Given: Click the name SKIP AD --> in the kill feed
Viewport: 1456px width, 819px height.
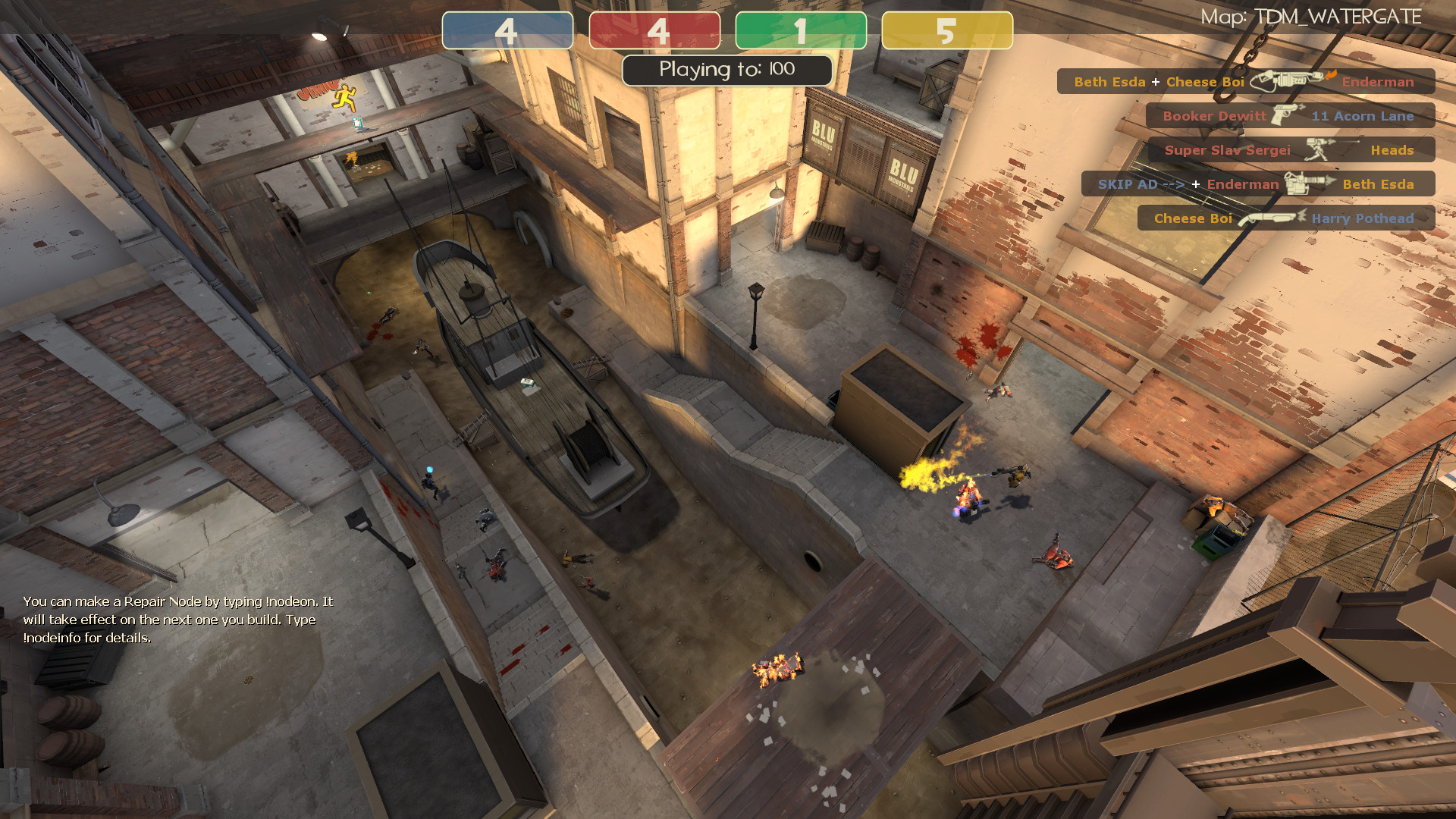Looking at the screenshot, I should point(1141,184).
